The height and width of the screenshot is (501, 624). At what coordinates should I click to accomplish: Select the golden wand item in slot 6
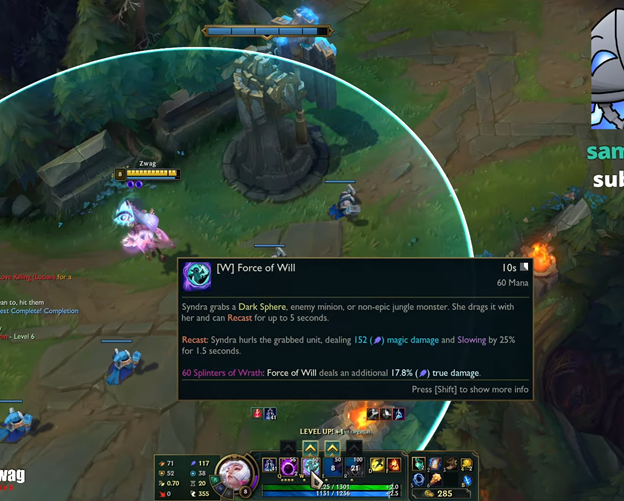[434, 480]
